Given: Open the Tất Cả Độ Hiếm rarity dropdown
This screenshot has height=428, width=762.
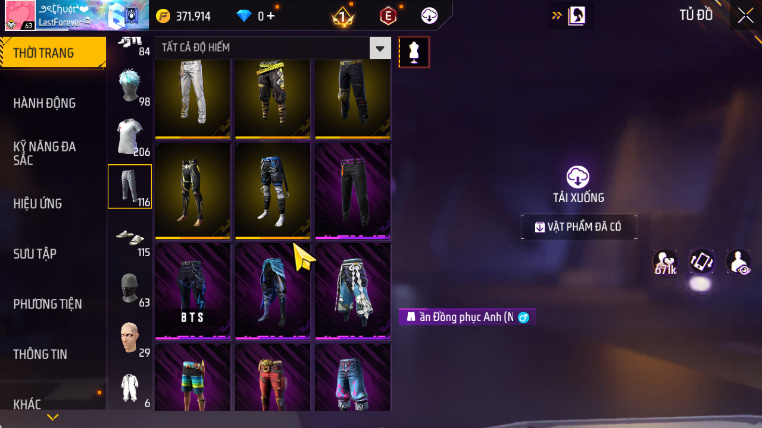Looking at the screenshot, I should click(379, 48).
